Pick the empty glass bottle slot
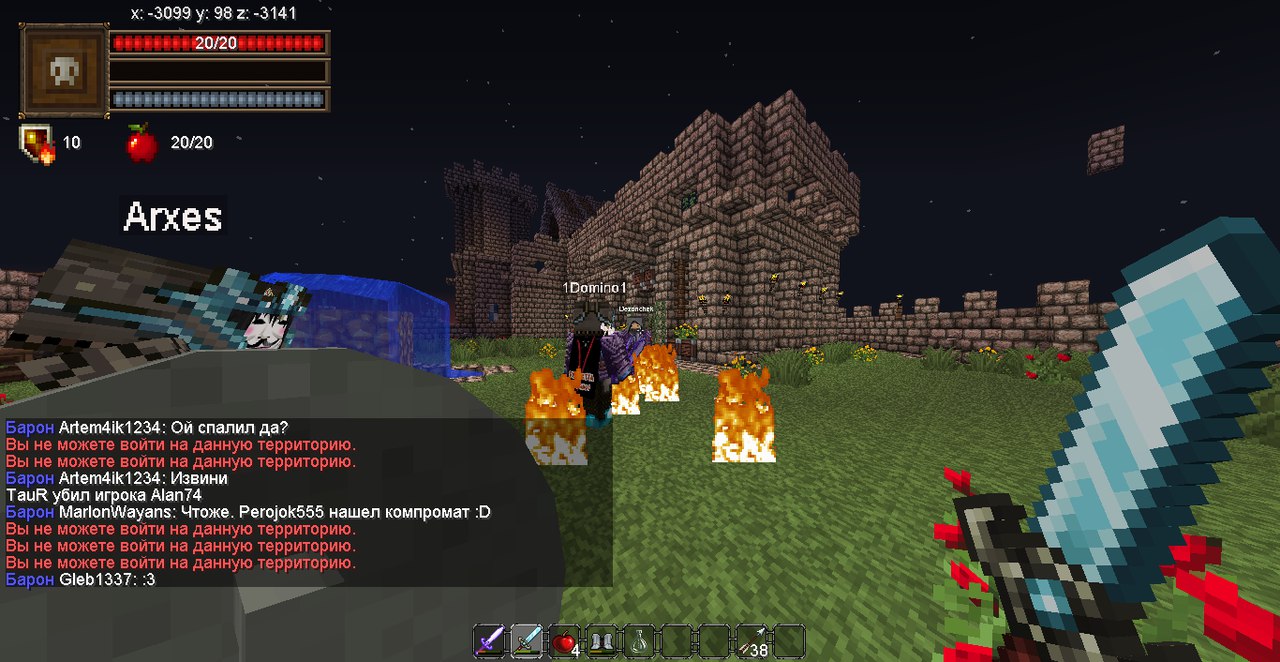Screen dimensions: 1280x662 [638, 641]
